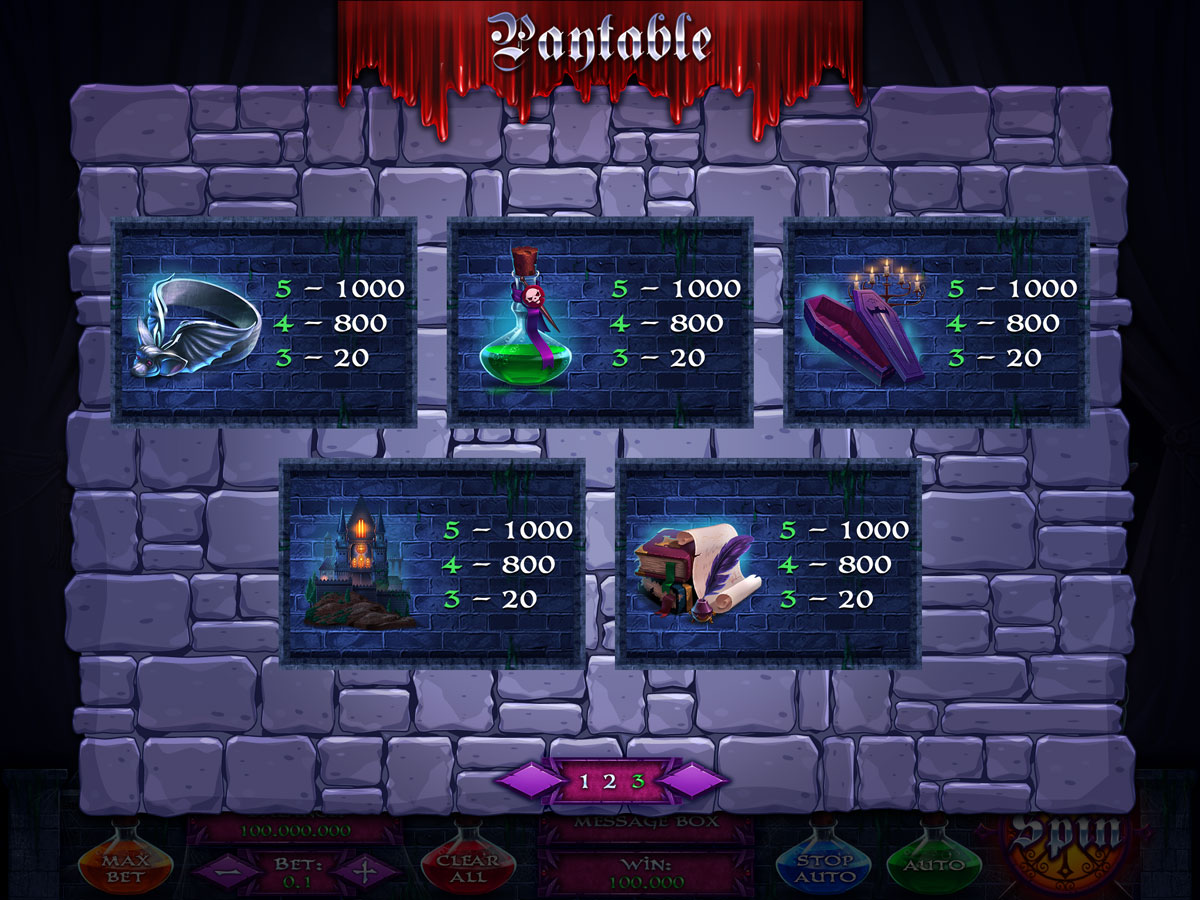Activate the blue Stop Auto potion
Image resolution: width=1200 pixels, height=900 pixels.
[826, 862]
